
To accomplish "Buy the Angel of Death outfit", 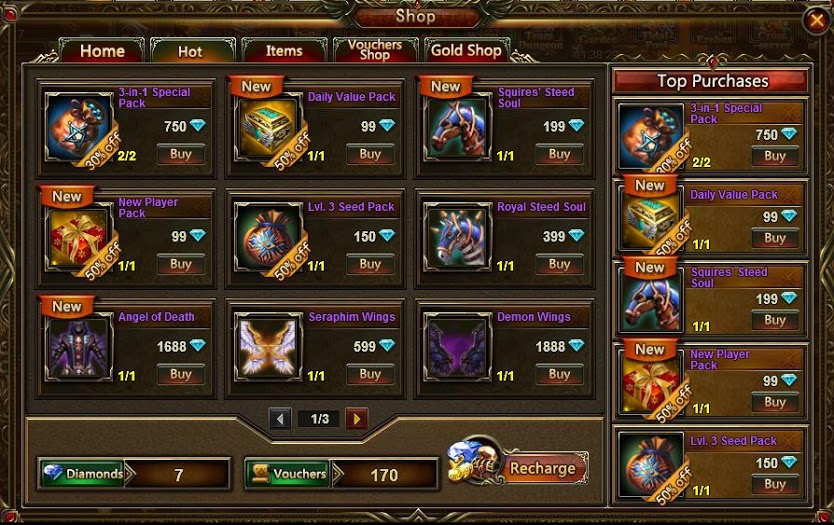I will (181, 375).
